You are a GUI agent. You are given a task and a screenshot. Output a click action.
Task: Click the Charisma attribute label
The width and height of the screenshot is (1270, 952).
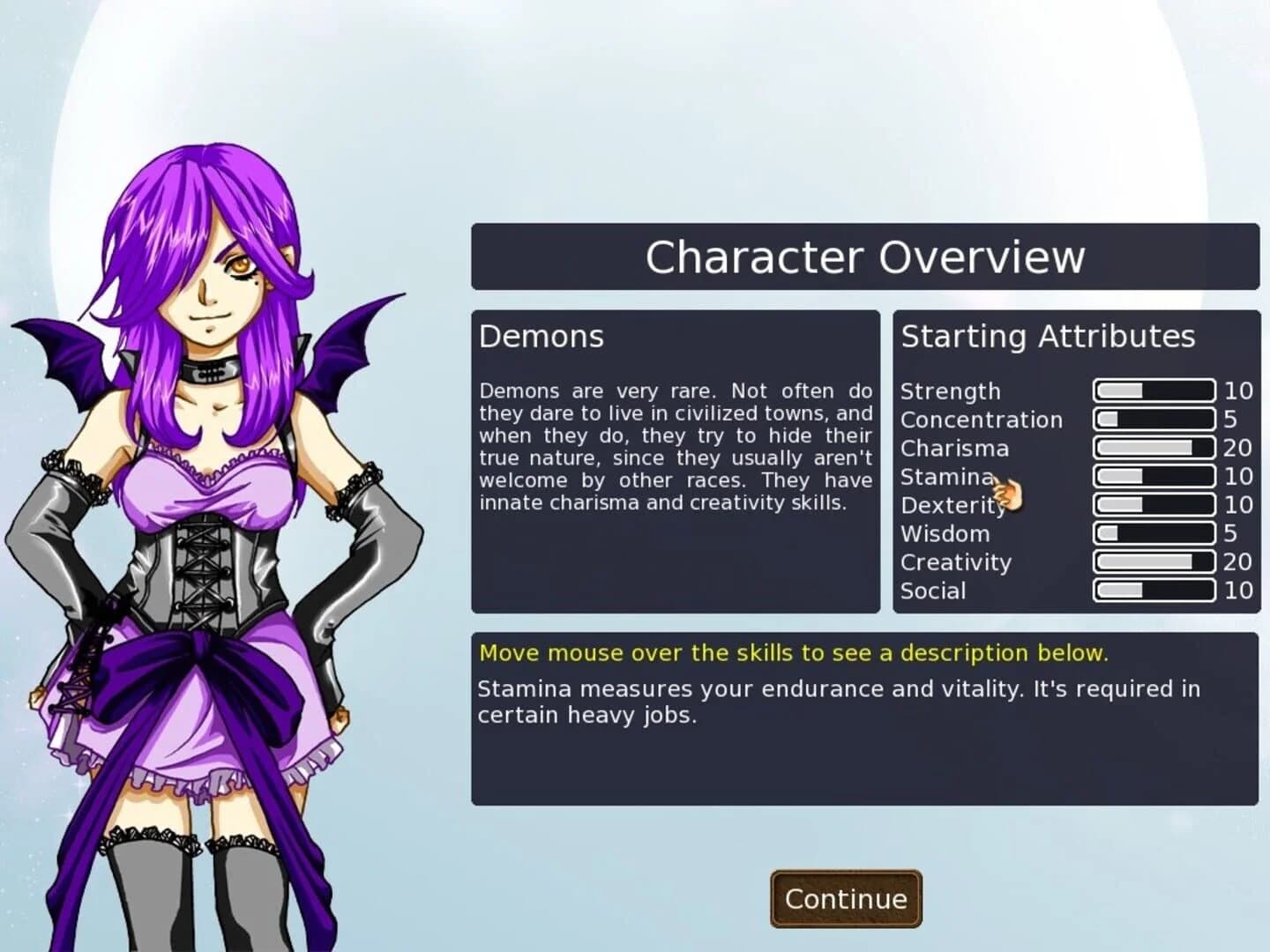[955, 449]
